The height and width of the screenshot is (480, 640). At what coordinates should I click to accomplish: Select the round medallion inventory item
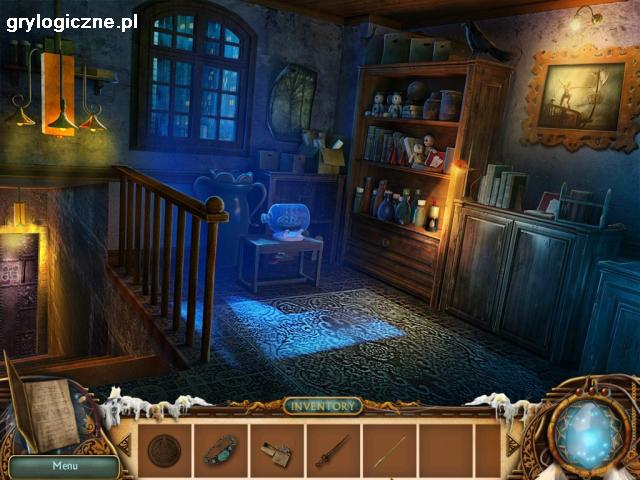tap(164, 451)
